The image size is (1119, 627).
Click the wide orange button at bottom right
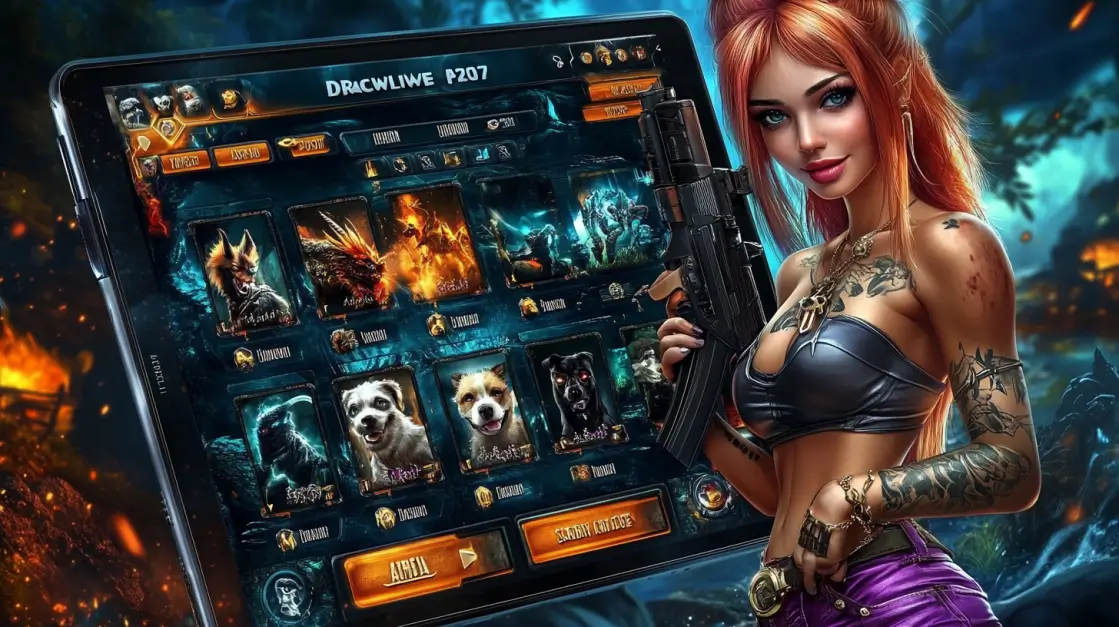coord(594,526)
